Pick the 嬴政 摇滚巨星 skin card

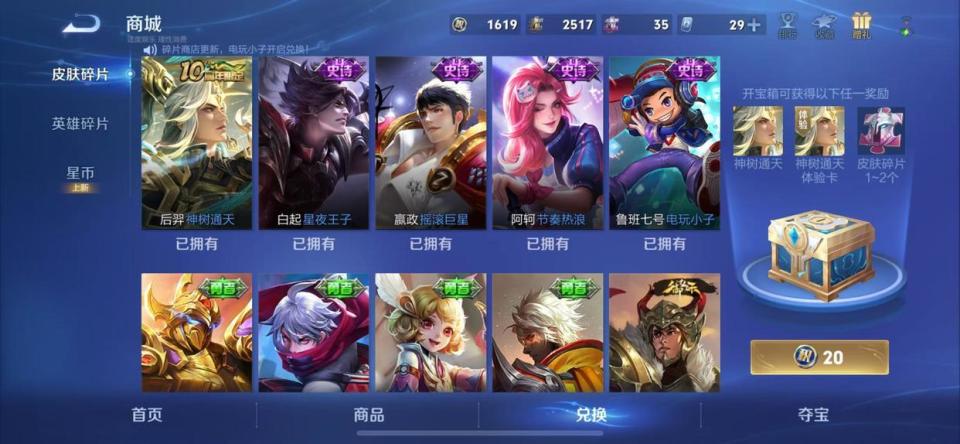[430, 143]
